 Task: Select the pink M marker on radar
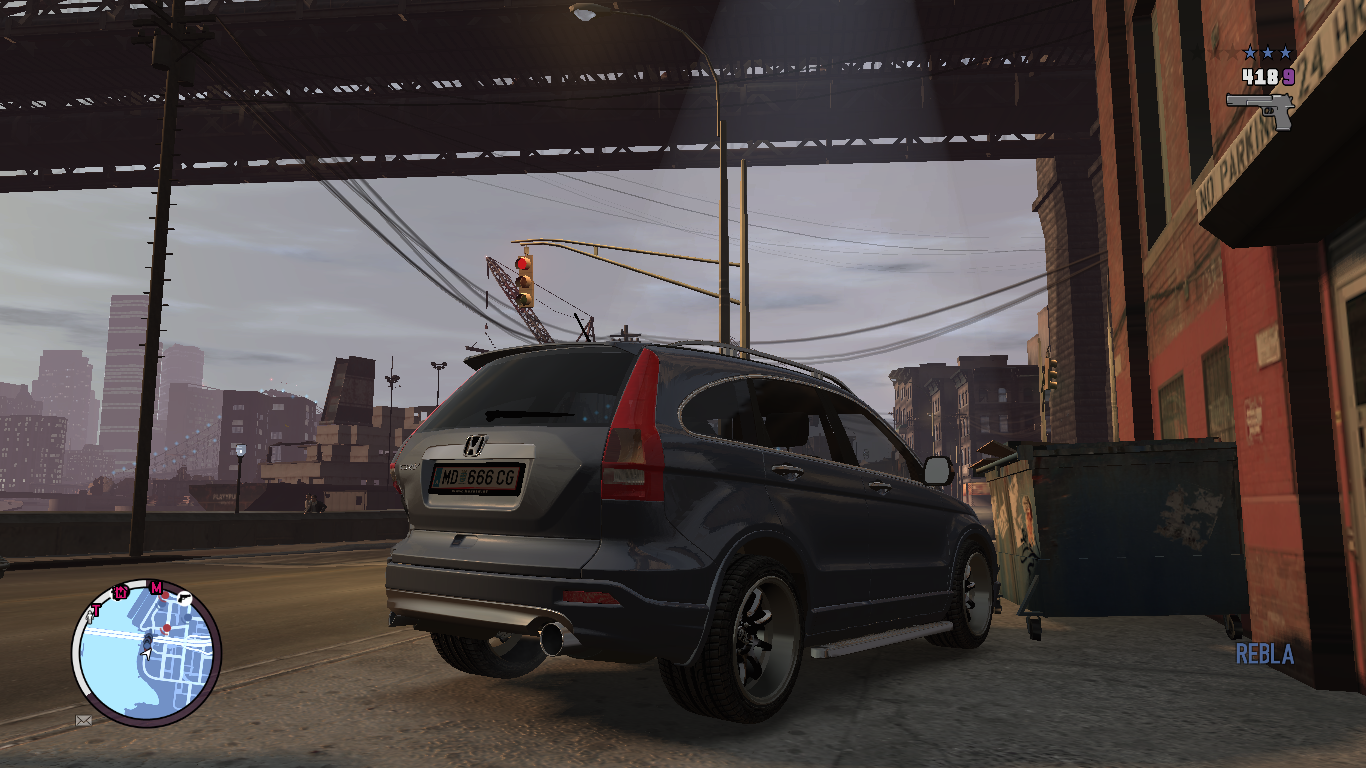(156, 587)
